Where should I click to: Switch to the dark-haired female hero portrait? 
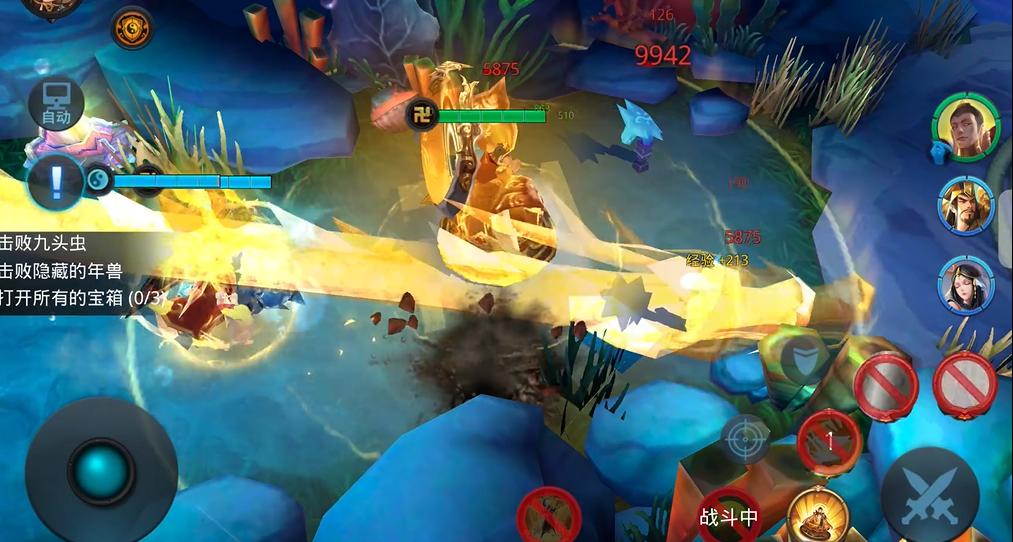(x=966, y=284)
